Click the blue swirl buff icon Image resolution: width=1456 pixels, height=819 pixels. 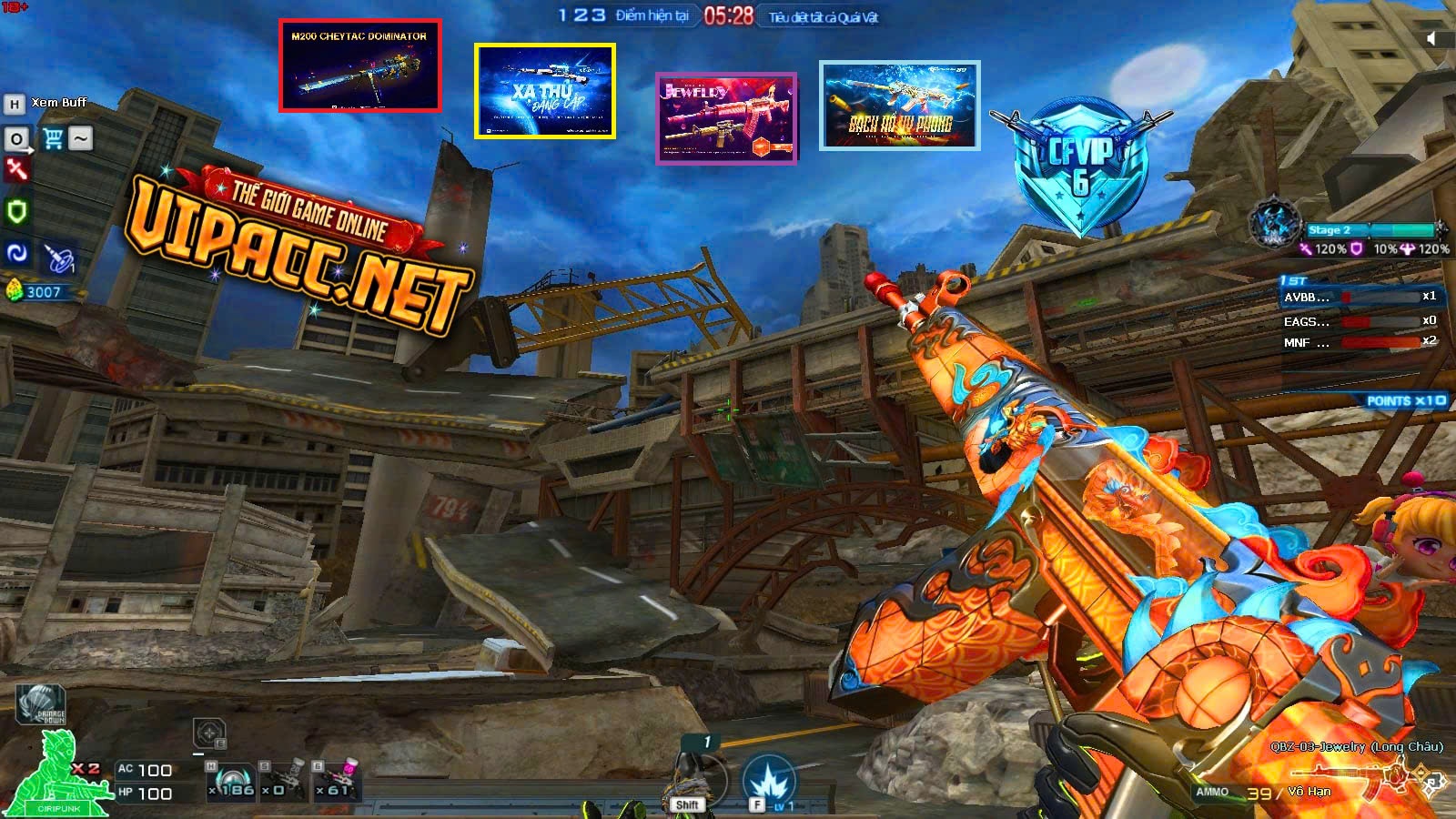[x=16, y=253]
